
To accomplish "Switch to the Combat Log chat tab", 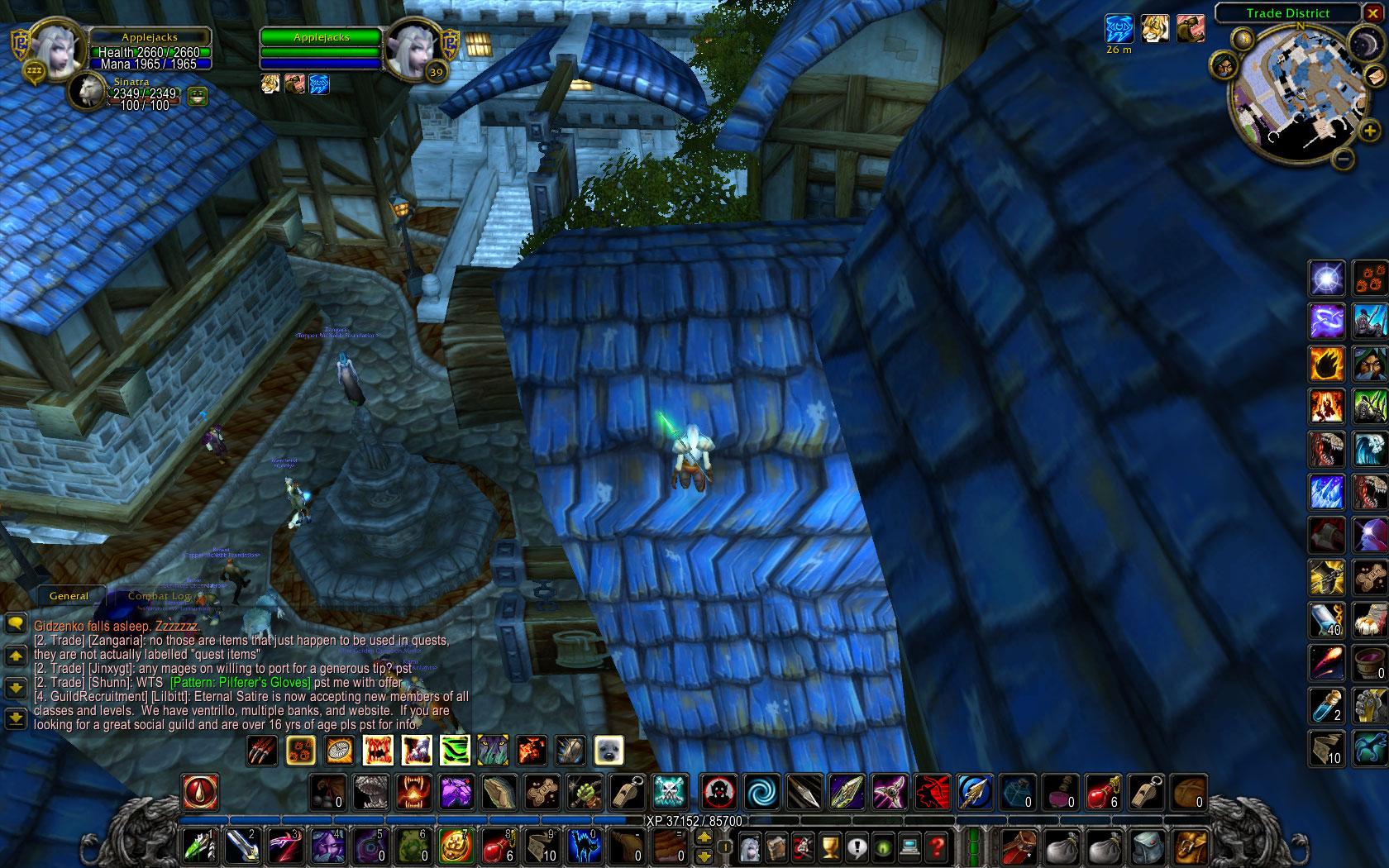I will coord(159,595).
